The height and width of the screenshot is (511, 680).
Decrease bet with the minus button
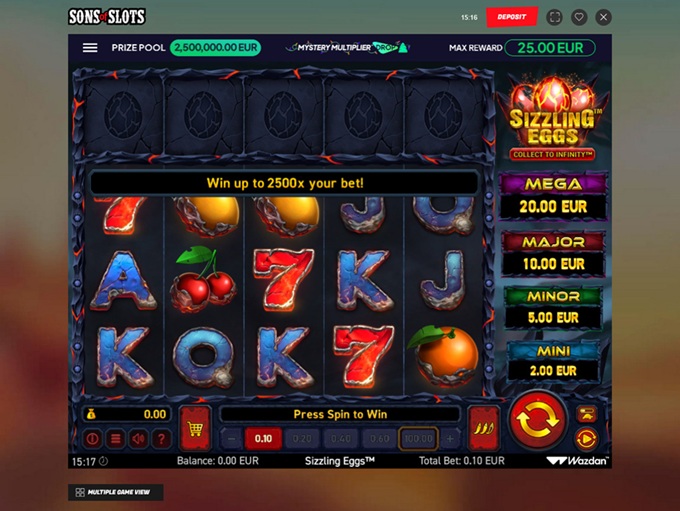pos(231,438)
